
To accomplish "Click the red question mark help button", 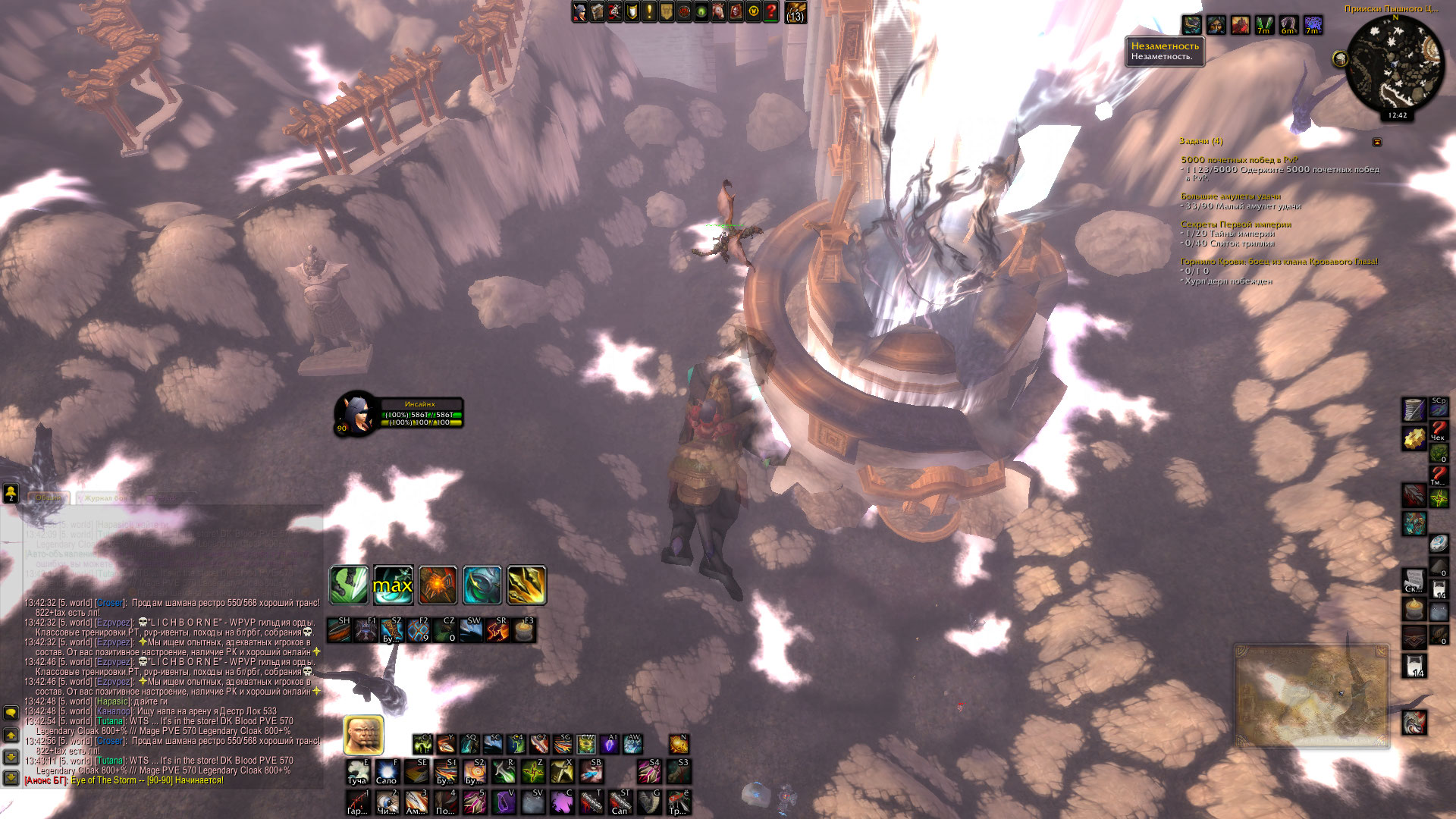I will (770, 11).
